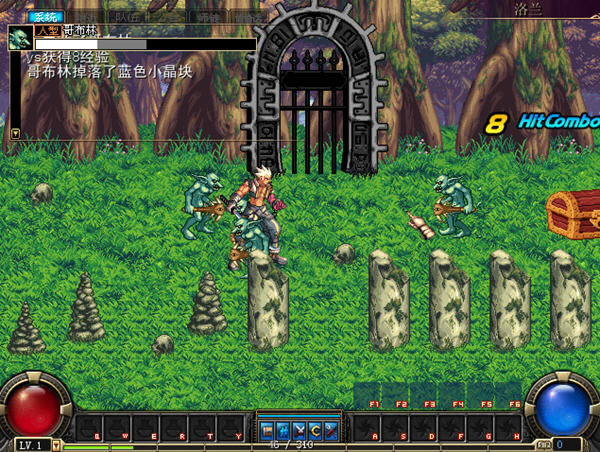This screenshot has height=452, width=600.
Task: Select the goblin target portrait
Action: (x=20, y=38)
